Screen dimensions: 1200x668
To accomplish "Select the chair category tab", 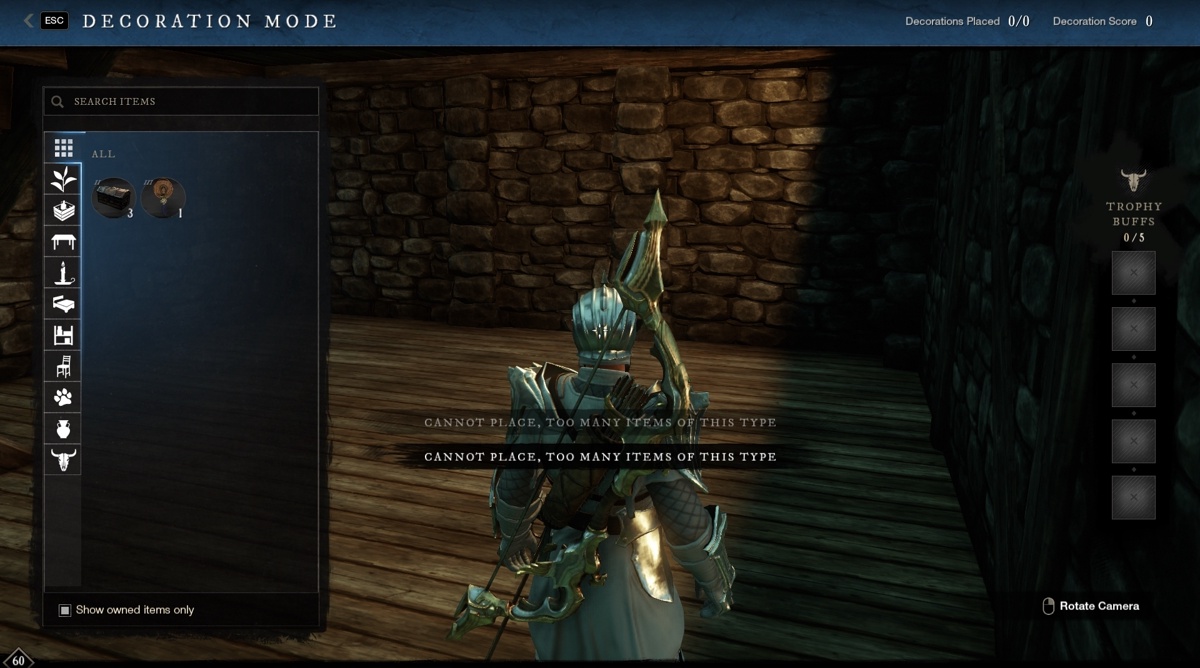I will tap(64, 366).
